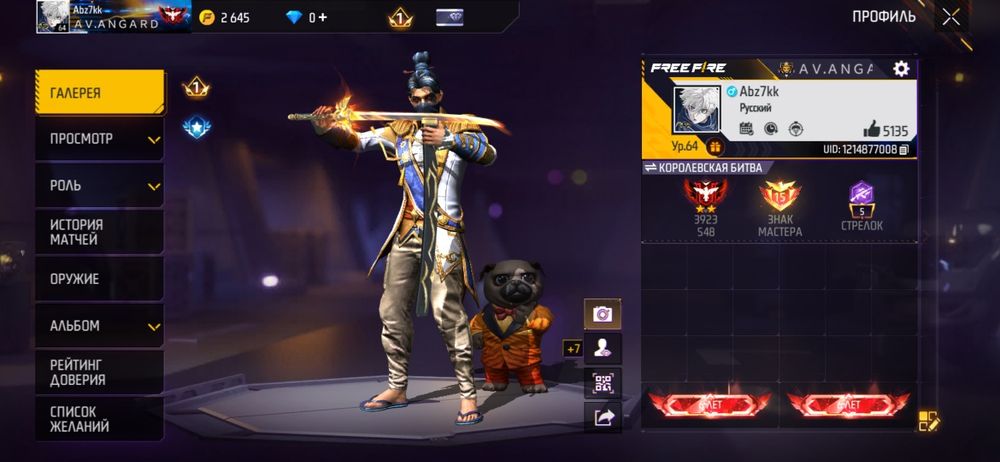Open the QR code button

click(x=602, y=383)
